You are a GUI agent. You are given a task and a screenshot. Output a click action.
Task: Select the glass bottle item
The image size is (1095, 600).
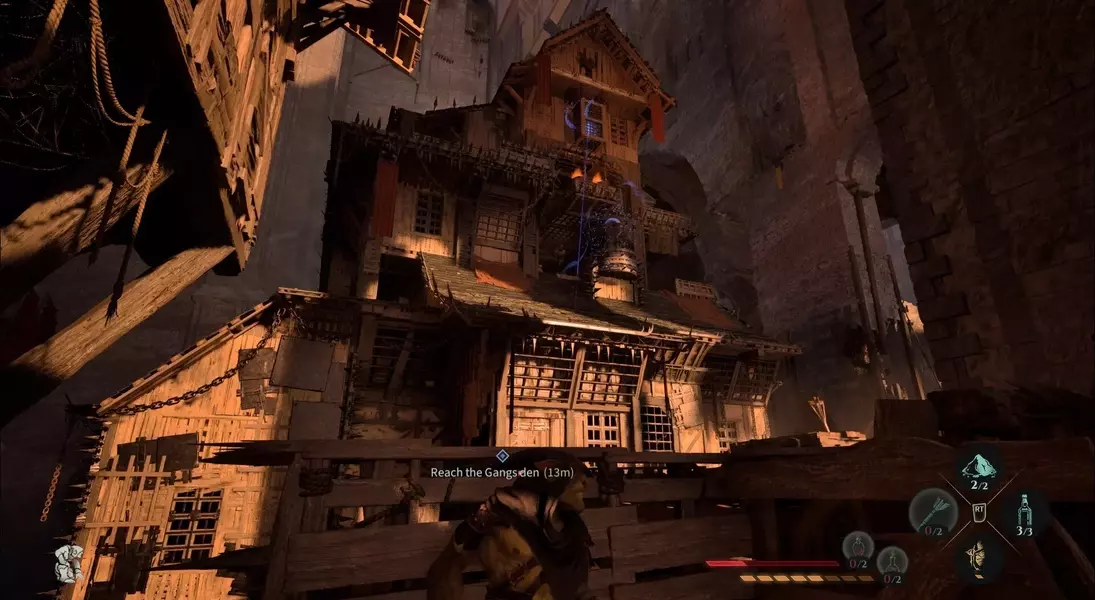click(1024, 511)
